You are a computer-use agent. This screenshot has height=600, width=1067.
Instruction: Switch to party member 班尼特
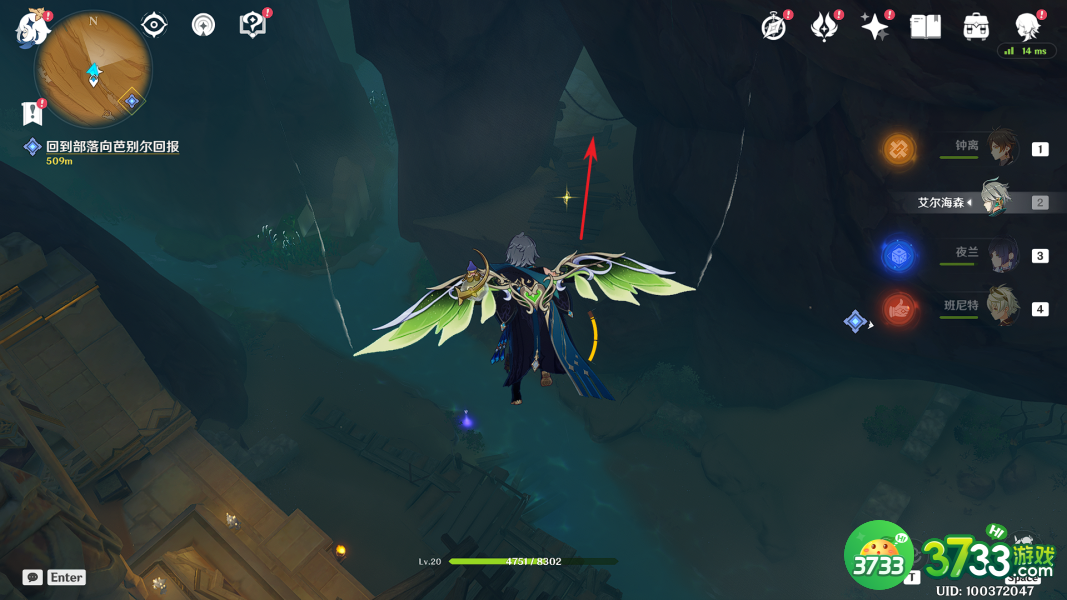1001,308
